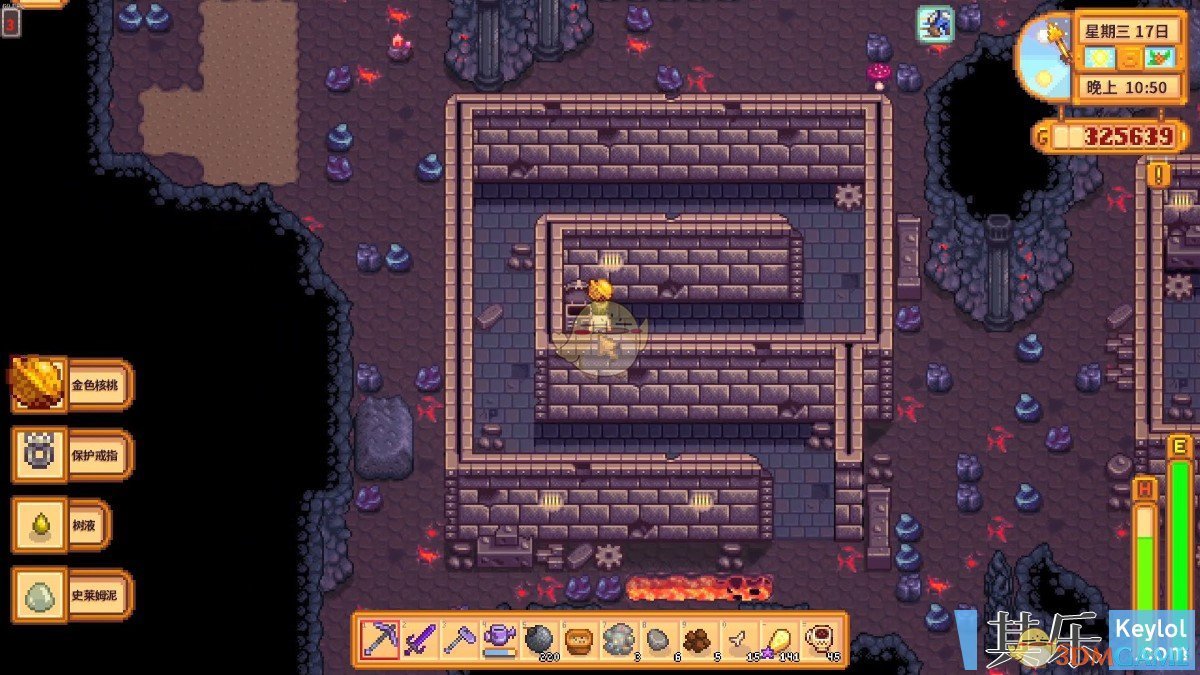Select the gold-star cheese stack of 141
This screenshot has height=675, width=1200.
tap(778, 639)
